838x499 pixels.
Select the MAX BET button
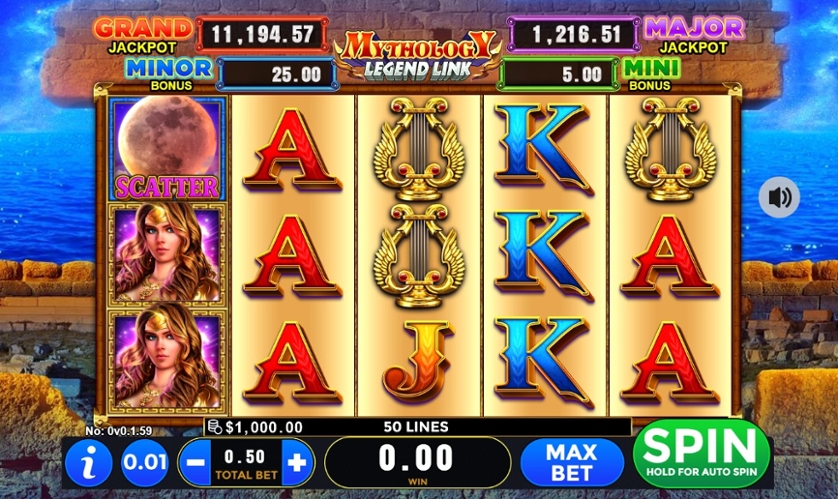click(x=571, y=462)
